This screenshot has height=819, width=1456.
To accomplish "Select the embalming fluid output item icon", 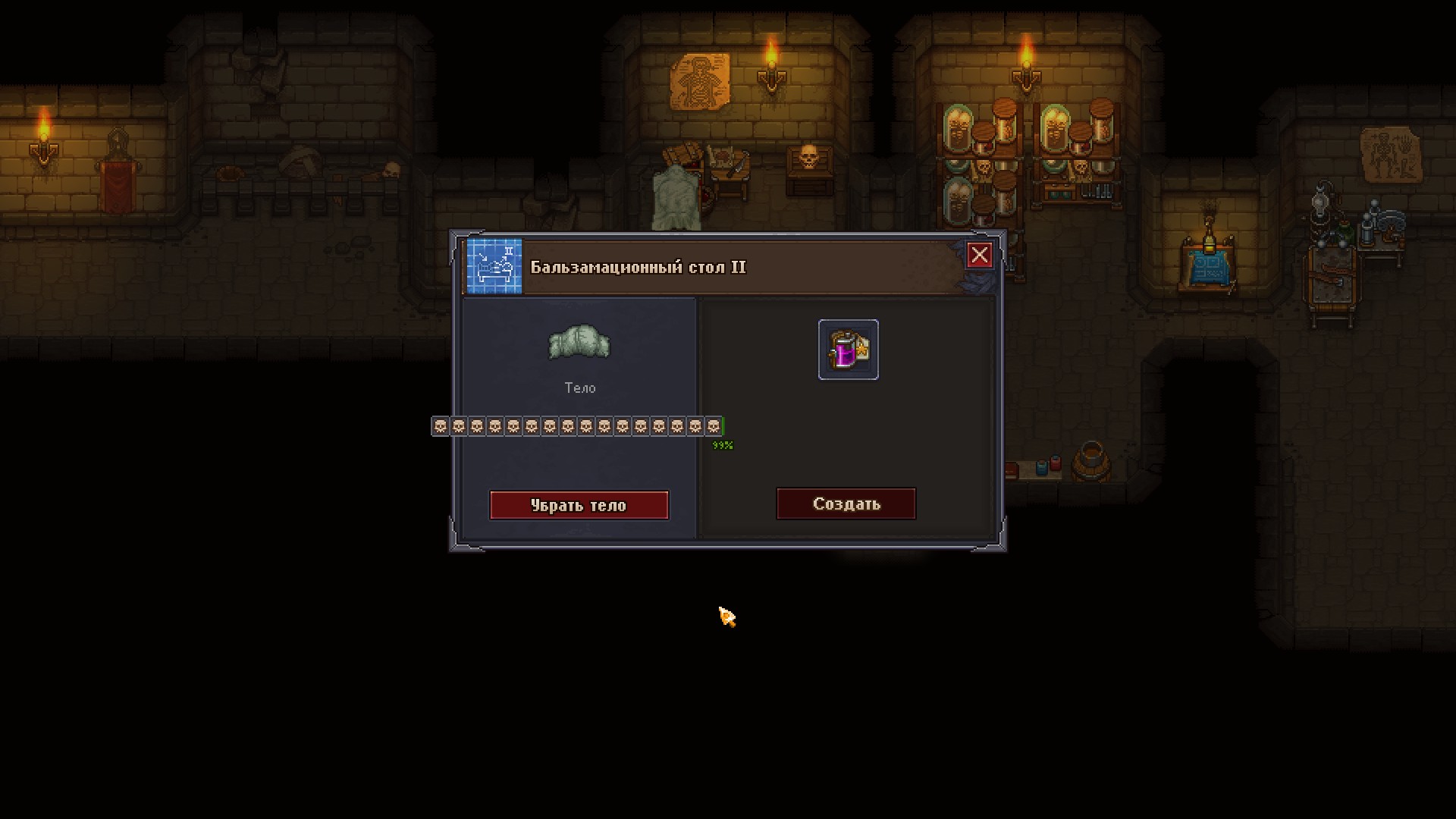I will pos(847,350).
